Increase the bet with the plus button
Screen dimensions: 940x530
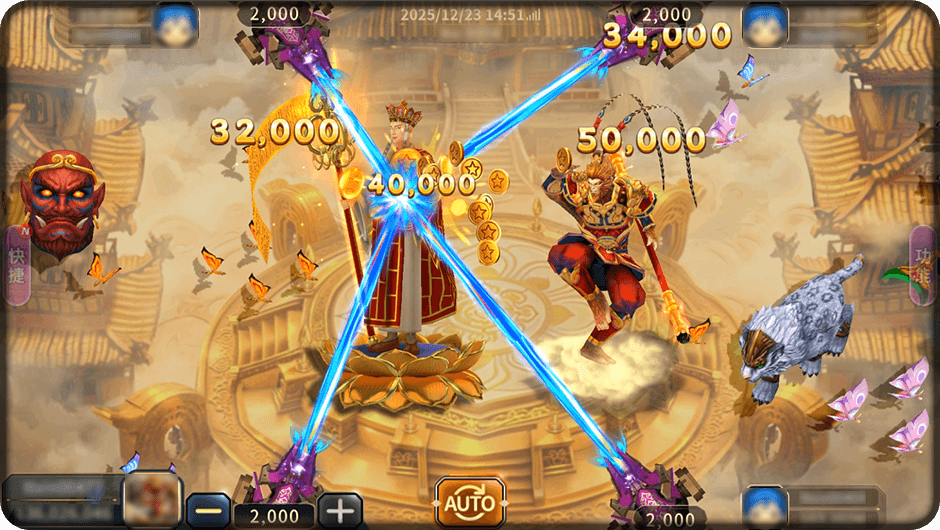click(x=340, y=510)
